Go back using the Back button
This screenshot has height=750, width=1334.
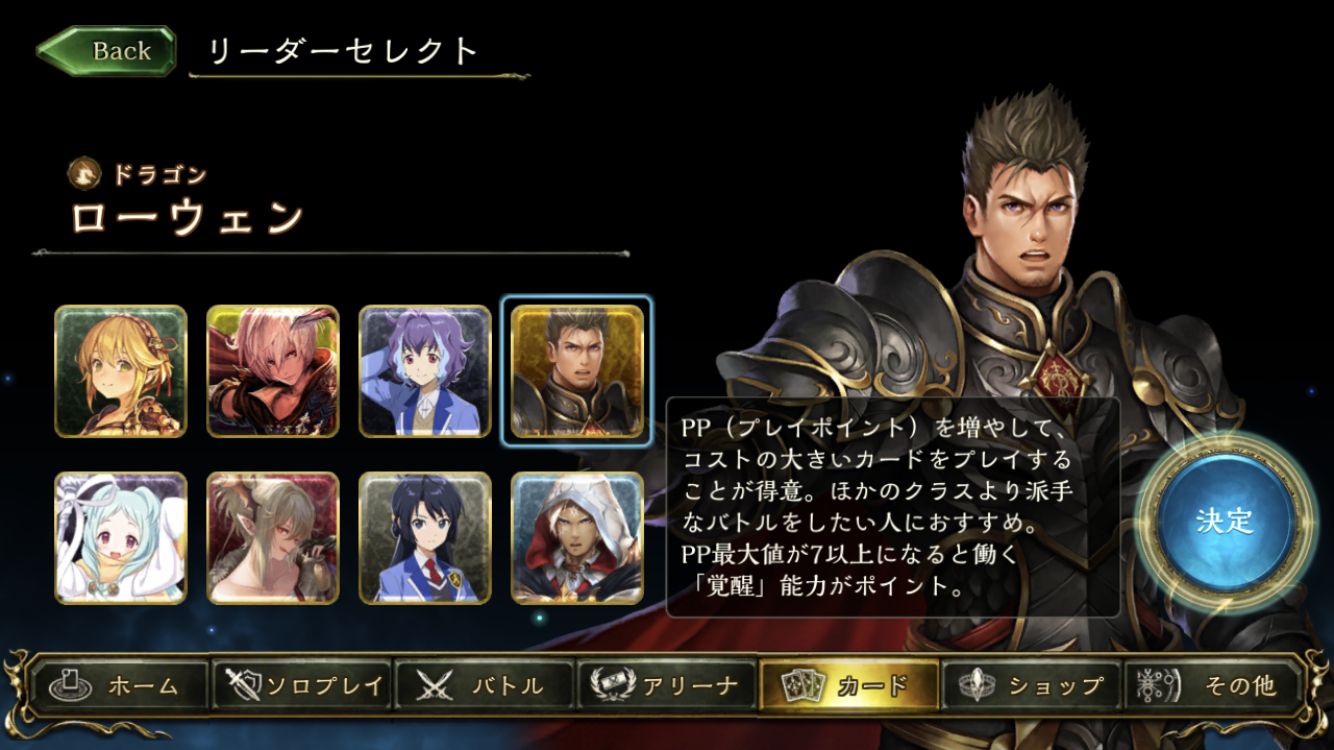point(107,51)
